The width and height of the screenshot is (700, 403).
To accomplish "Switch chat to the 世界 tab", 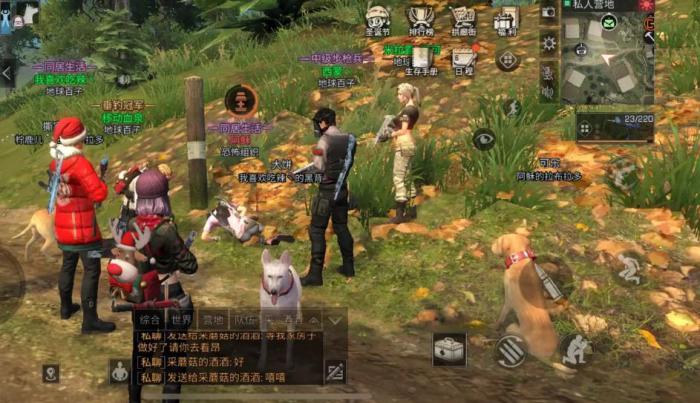I will (182, 320).
